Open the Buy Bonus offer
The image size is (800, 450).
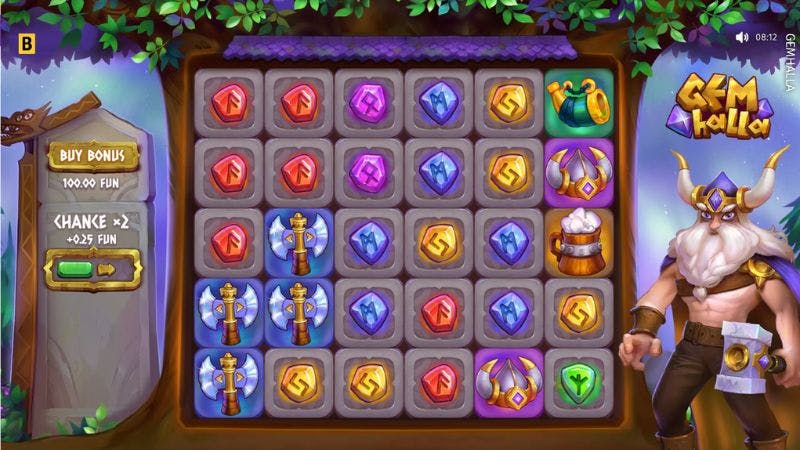pyautogui.click(x=93, y=155)
